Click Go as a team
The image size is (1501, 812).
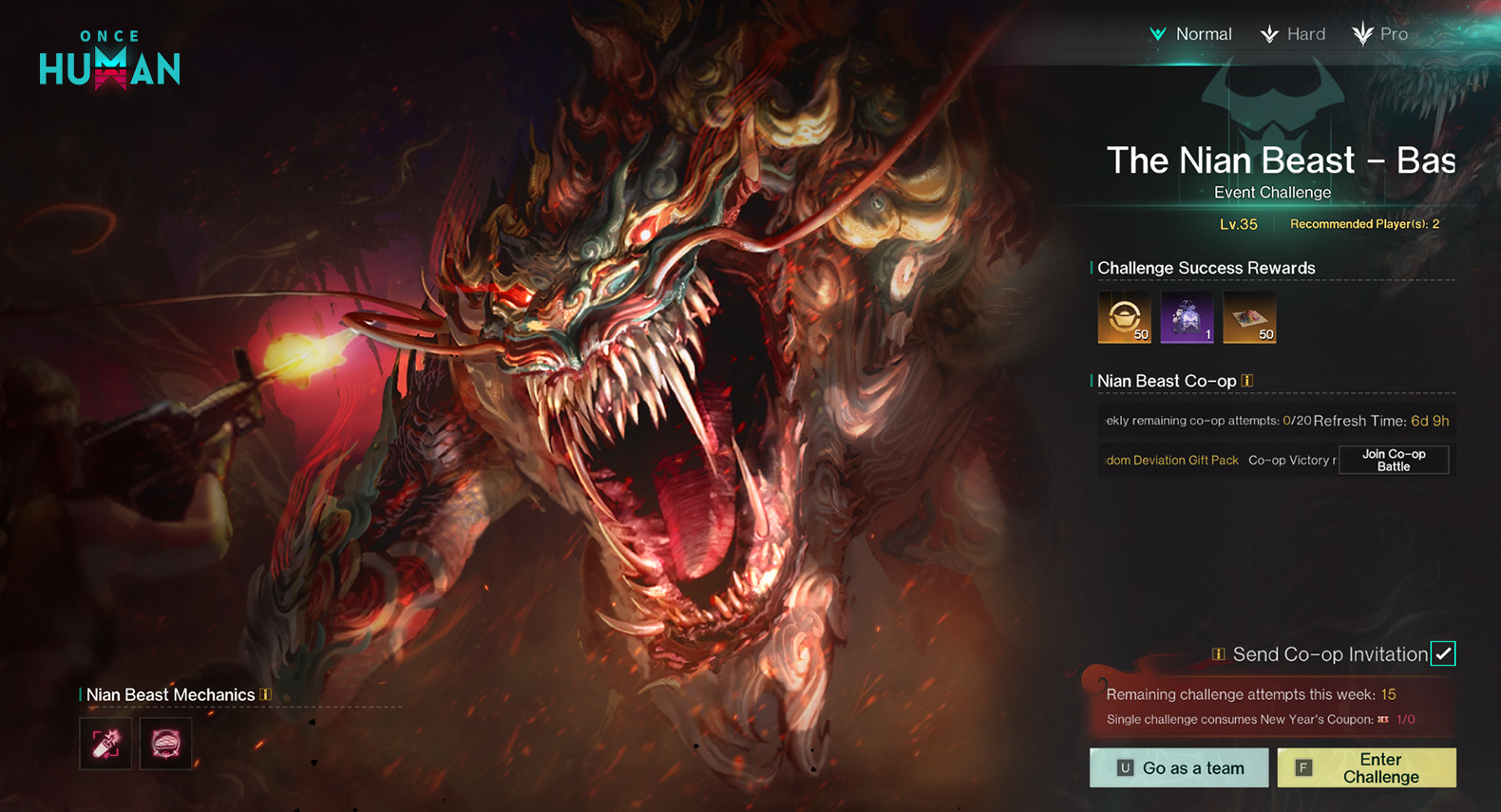click(1178, 767)
